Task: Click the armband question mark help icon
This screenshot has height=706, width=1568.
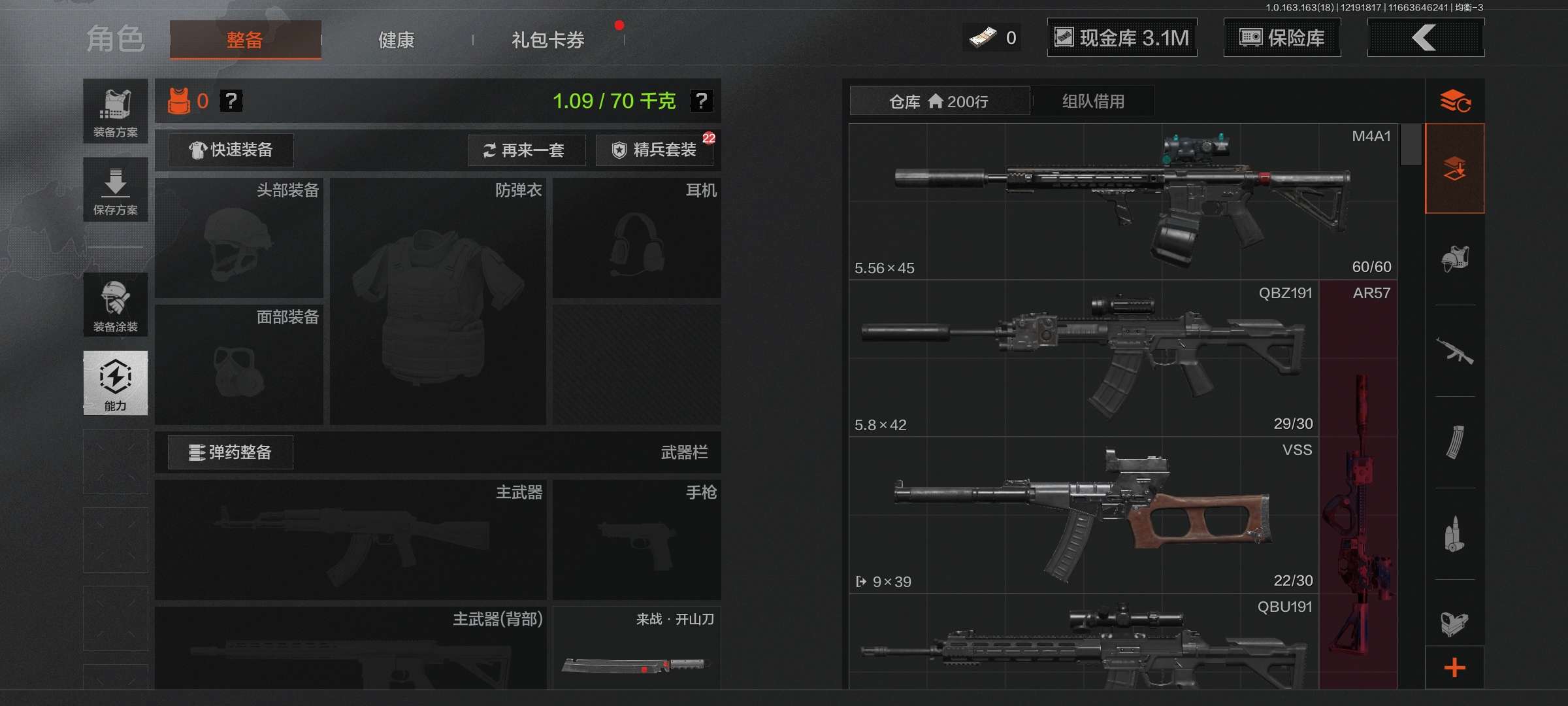Action: (x=232, y=101)
